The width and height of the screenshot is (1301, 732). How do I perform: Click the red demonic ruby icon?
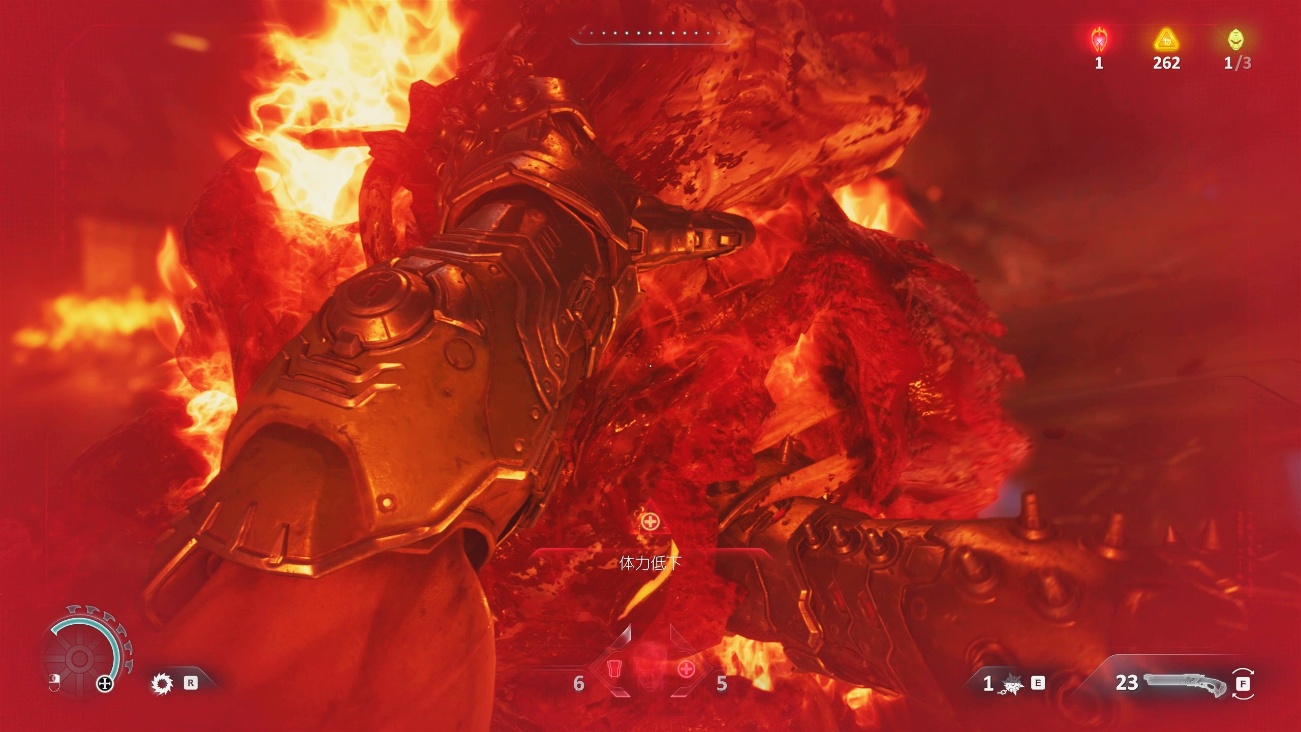1098,40
